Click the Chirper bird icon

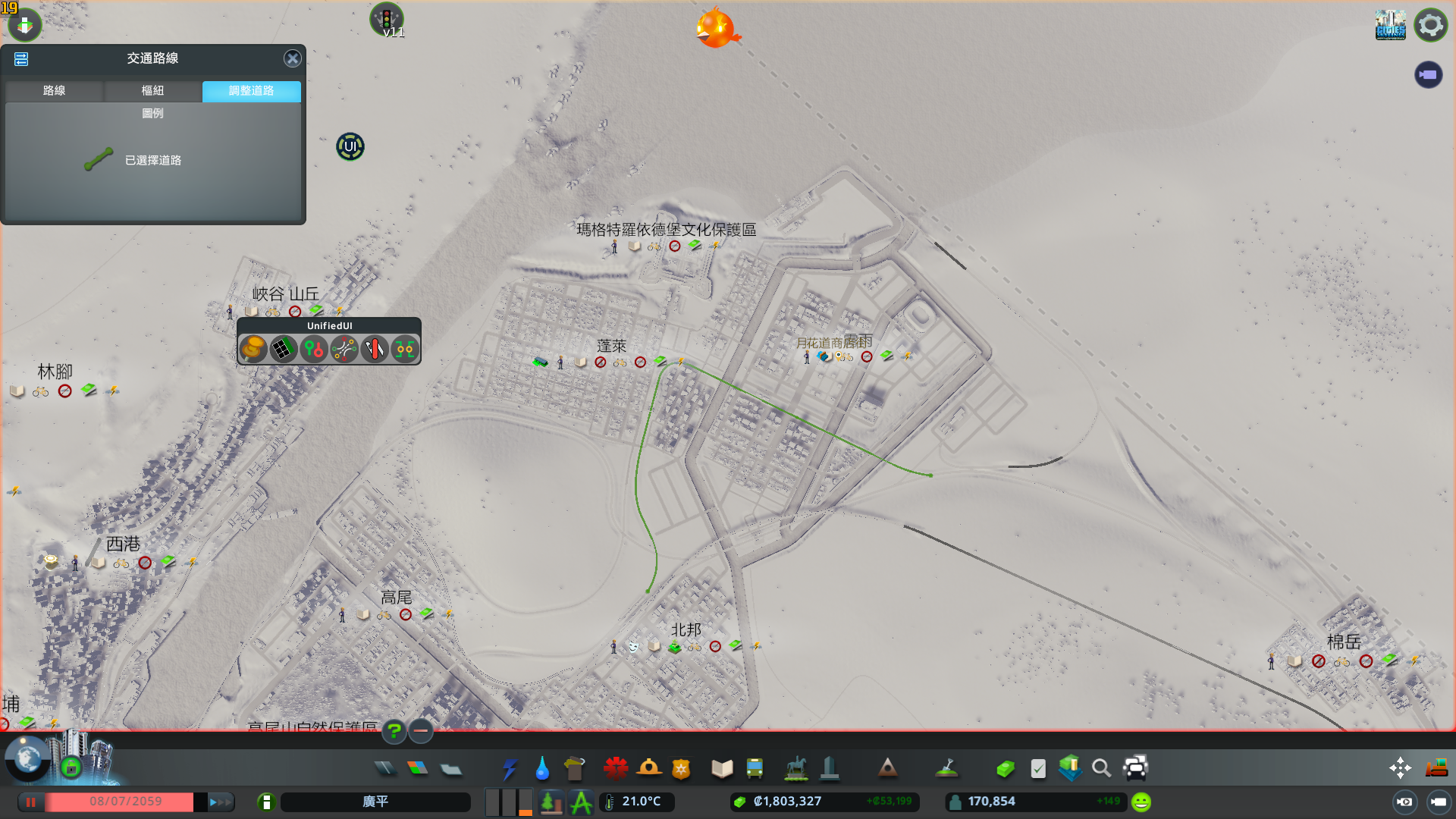point(715,28)
